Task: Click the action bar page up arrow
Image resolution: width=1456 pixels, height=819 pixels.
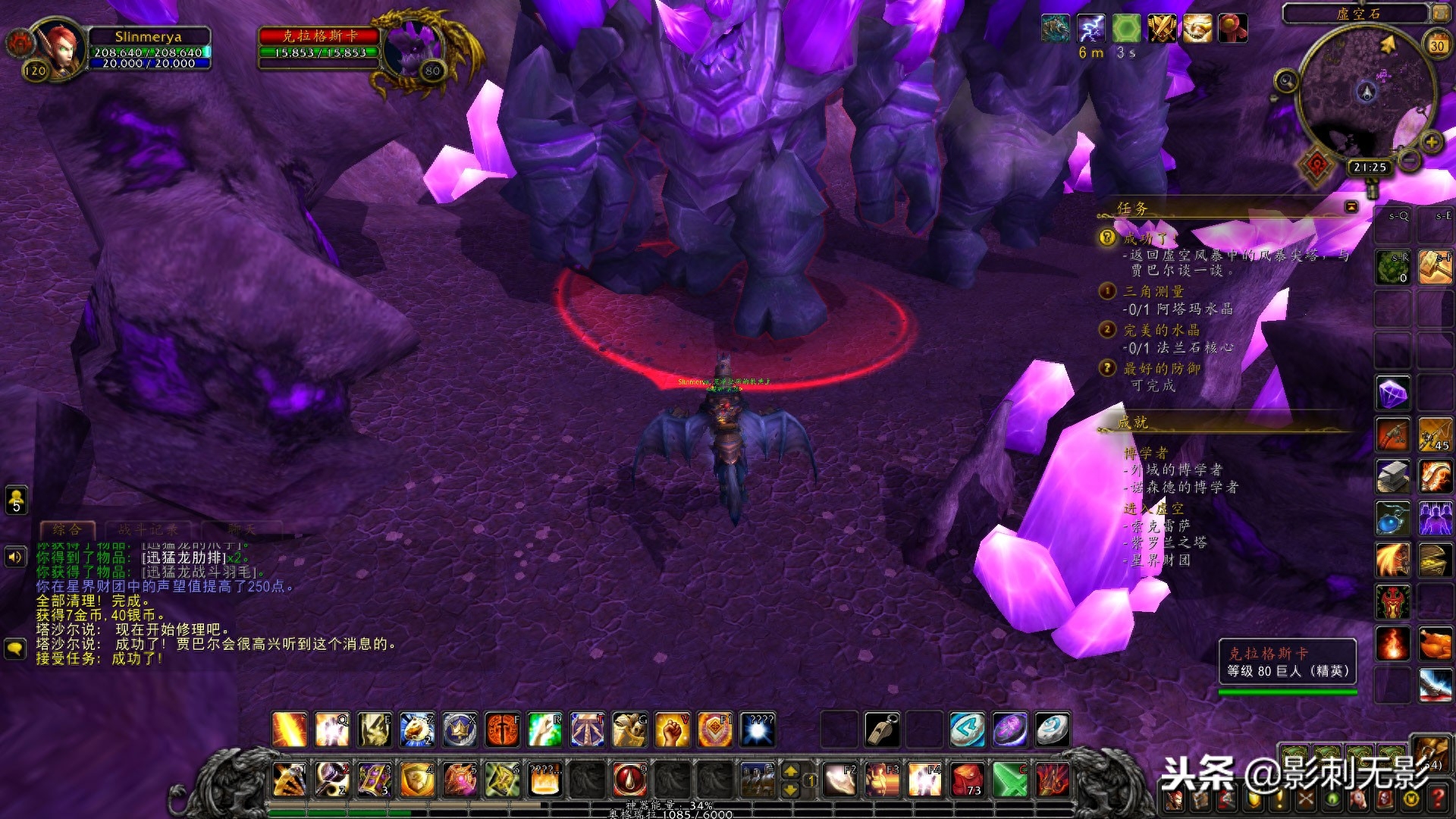Action: (790, 770)
